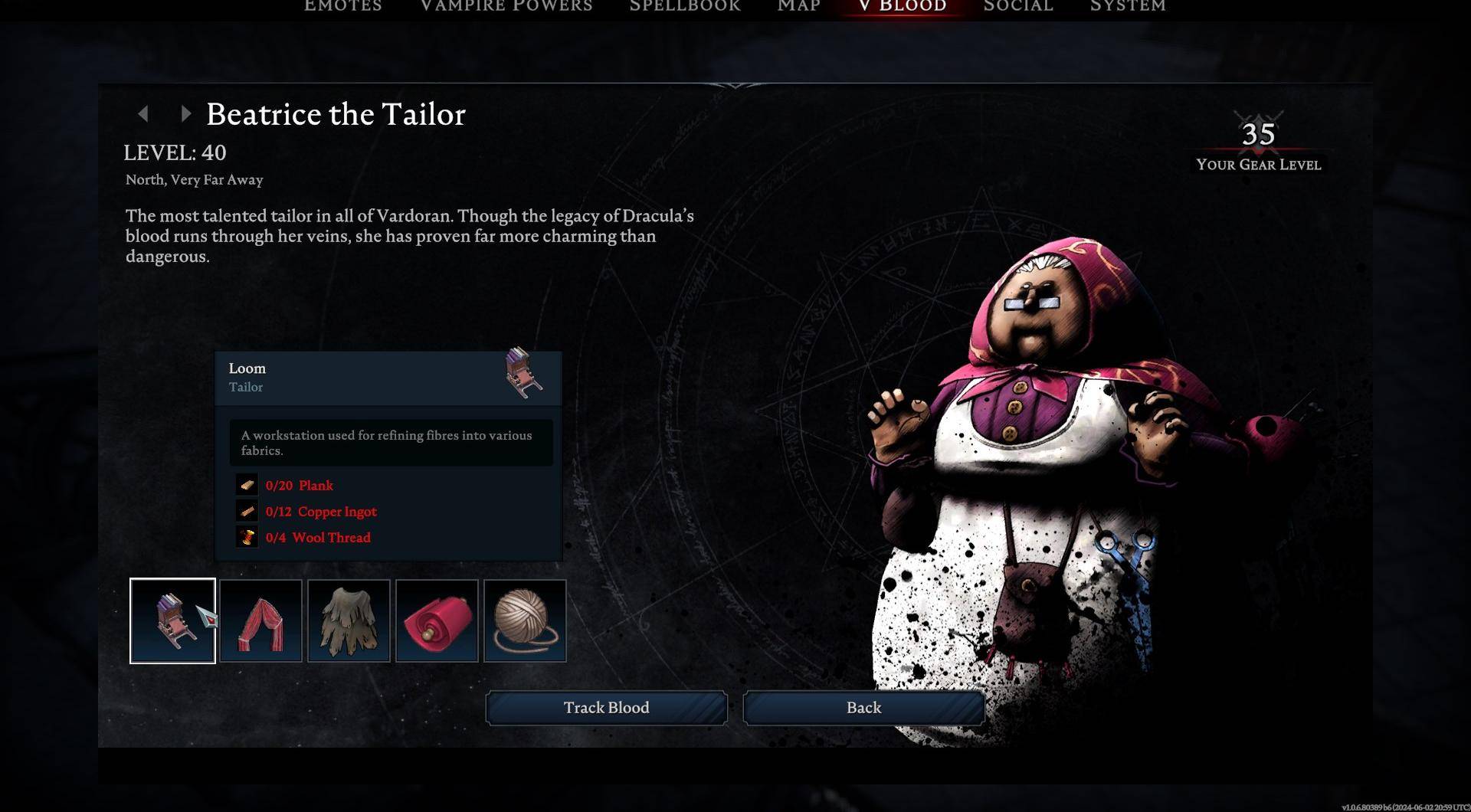Pick the red cloth roll reward icon
1471x812 pixels.
pos(437,620)
